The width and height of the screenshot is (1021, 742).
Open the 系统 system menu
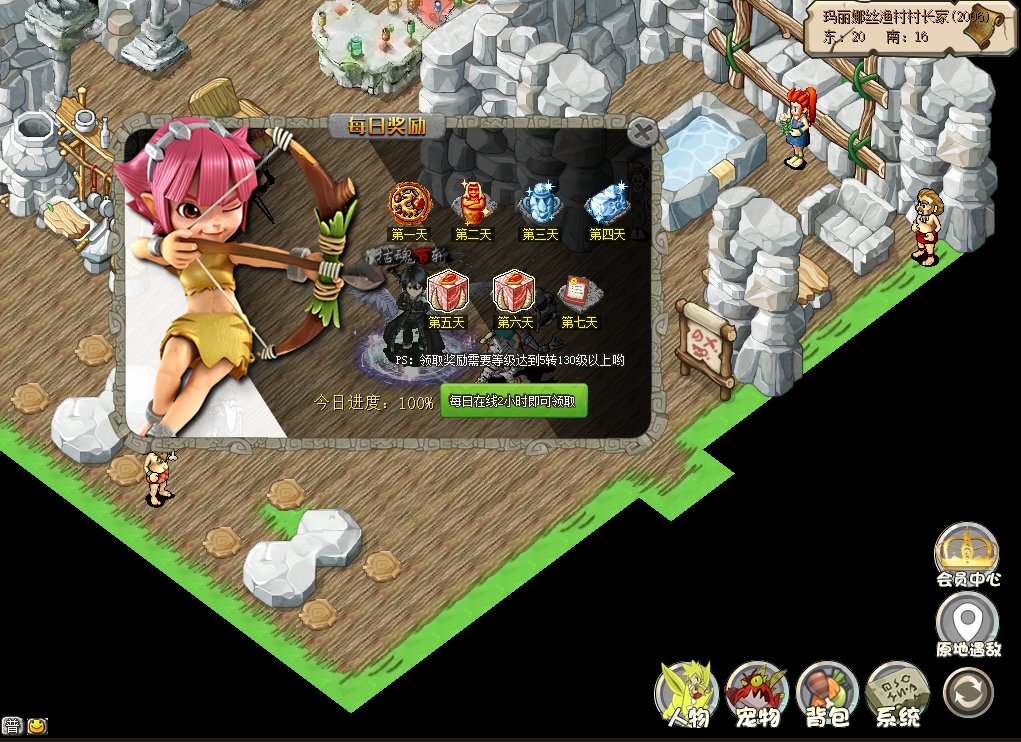pos(897,692)
